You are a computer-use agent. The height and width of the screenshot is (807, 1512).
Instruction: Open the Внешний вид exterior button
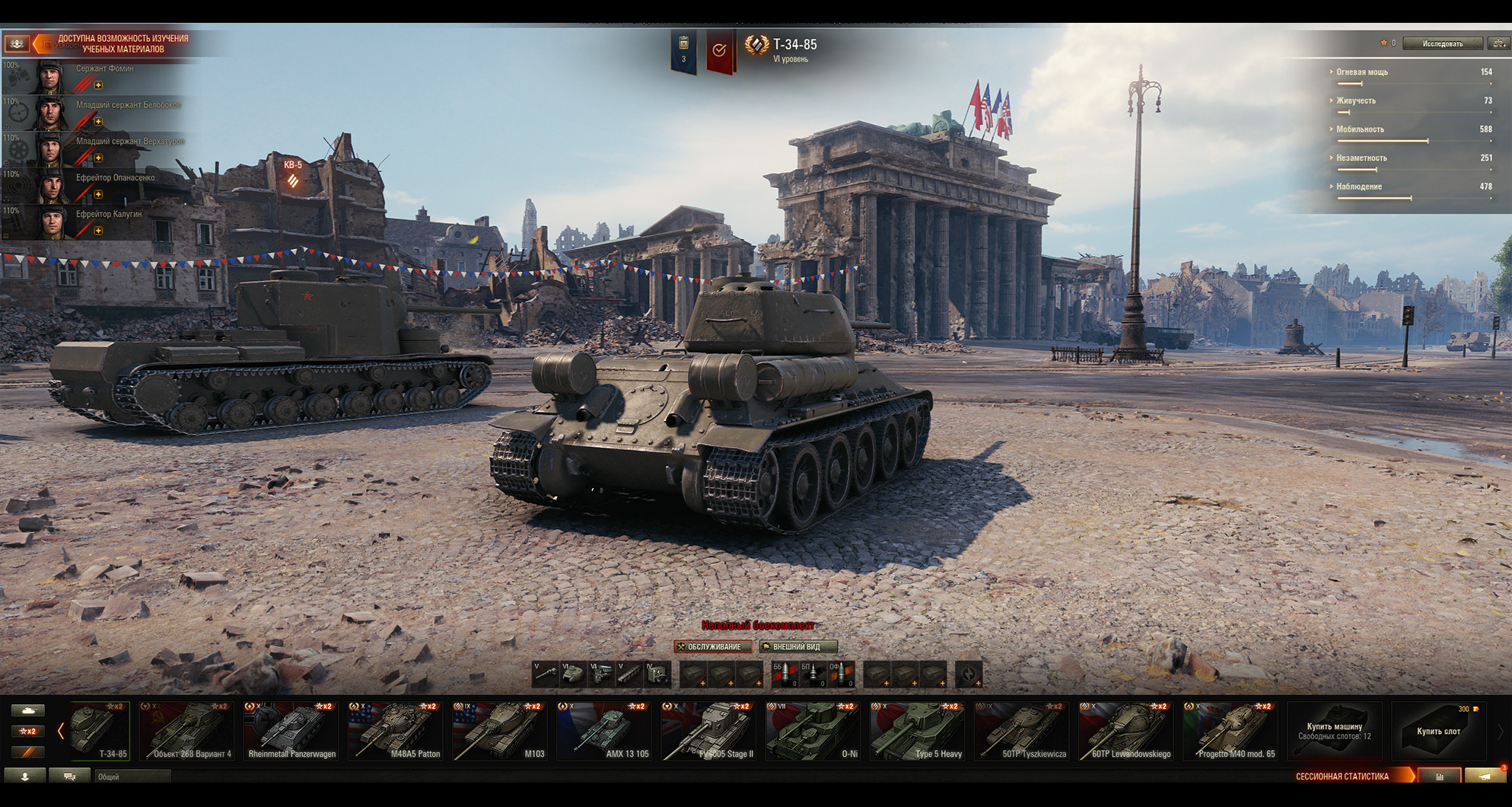[x=797, y=646]
